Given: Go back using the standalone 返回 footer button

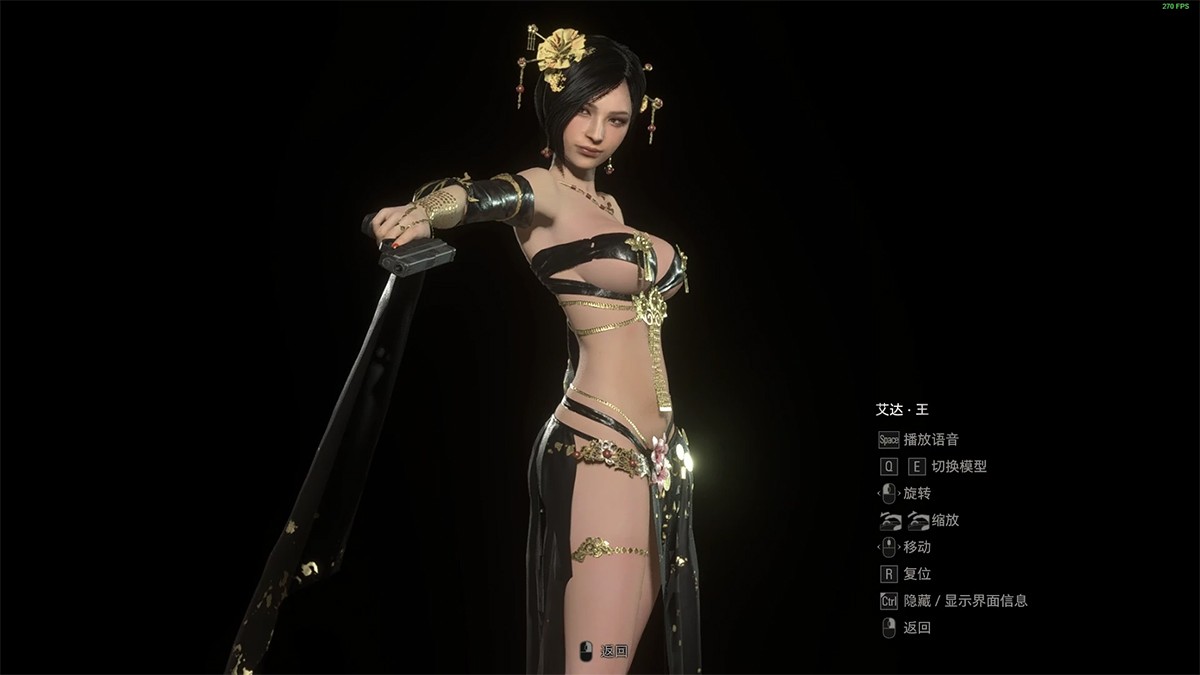Looking at the screenshot, I should tap(606, 651).
